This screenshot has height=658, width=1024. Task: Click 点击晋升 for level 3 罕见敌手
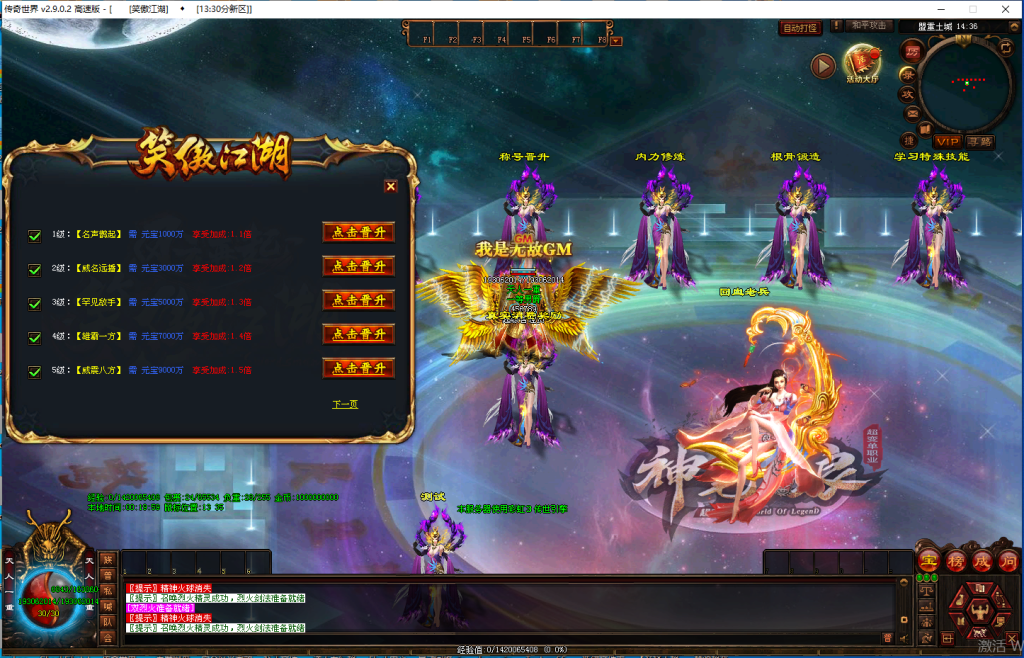click(358, 300)
